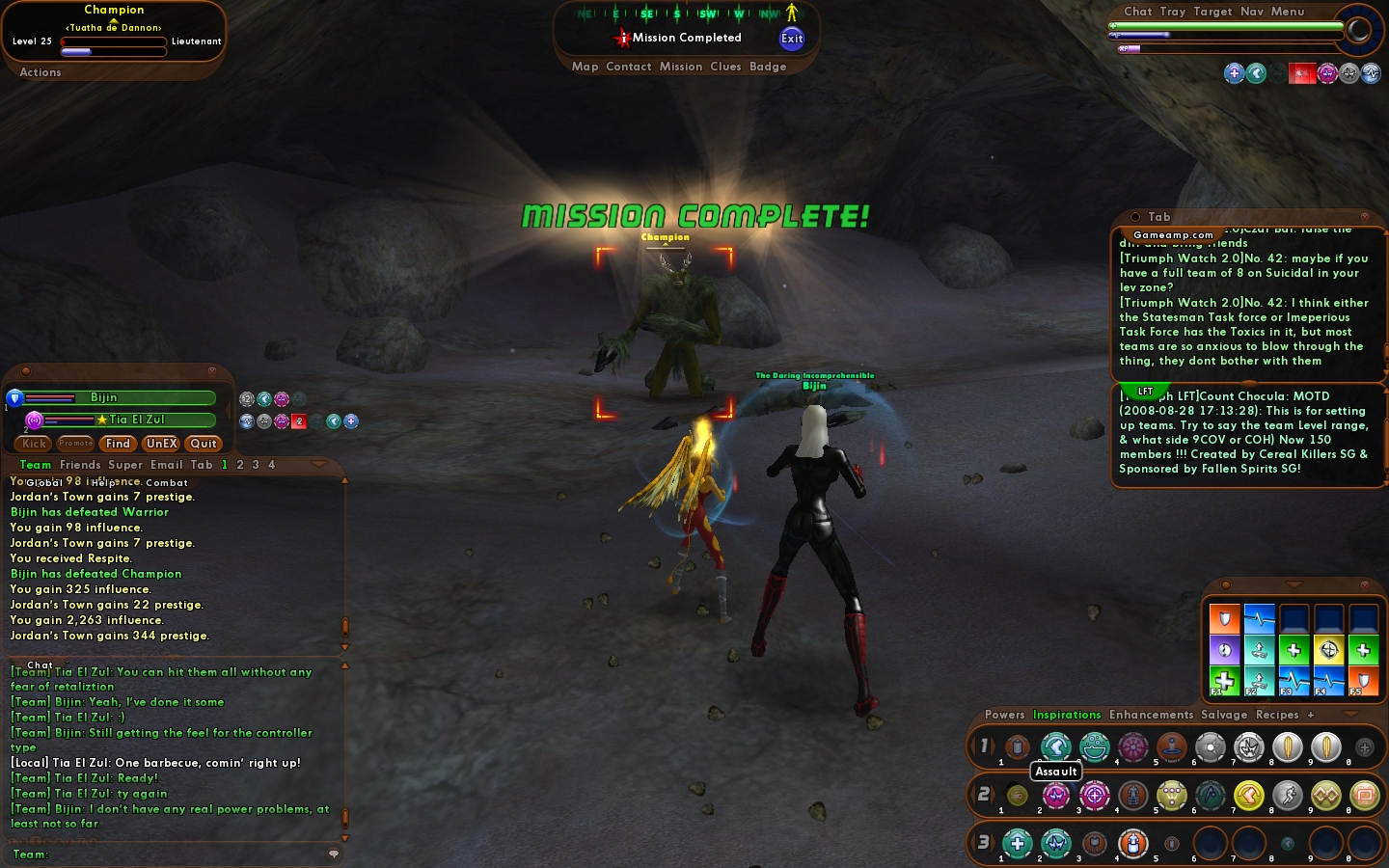This screenshot has height=868, width=1389.
Task: Show the Salvage tab
Action: click(1224, 715)
